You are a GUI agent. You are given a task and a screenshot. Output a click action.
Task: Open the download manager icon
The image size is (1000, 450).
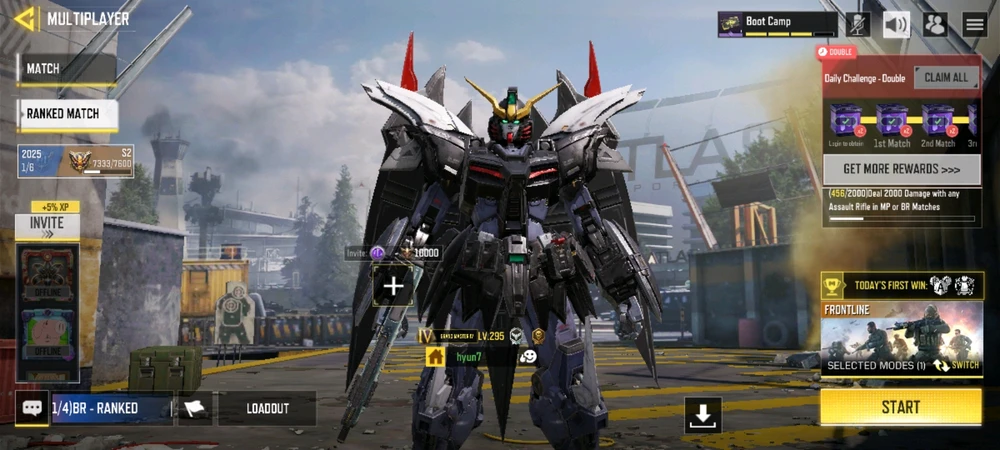[703, 415]
